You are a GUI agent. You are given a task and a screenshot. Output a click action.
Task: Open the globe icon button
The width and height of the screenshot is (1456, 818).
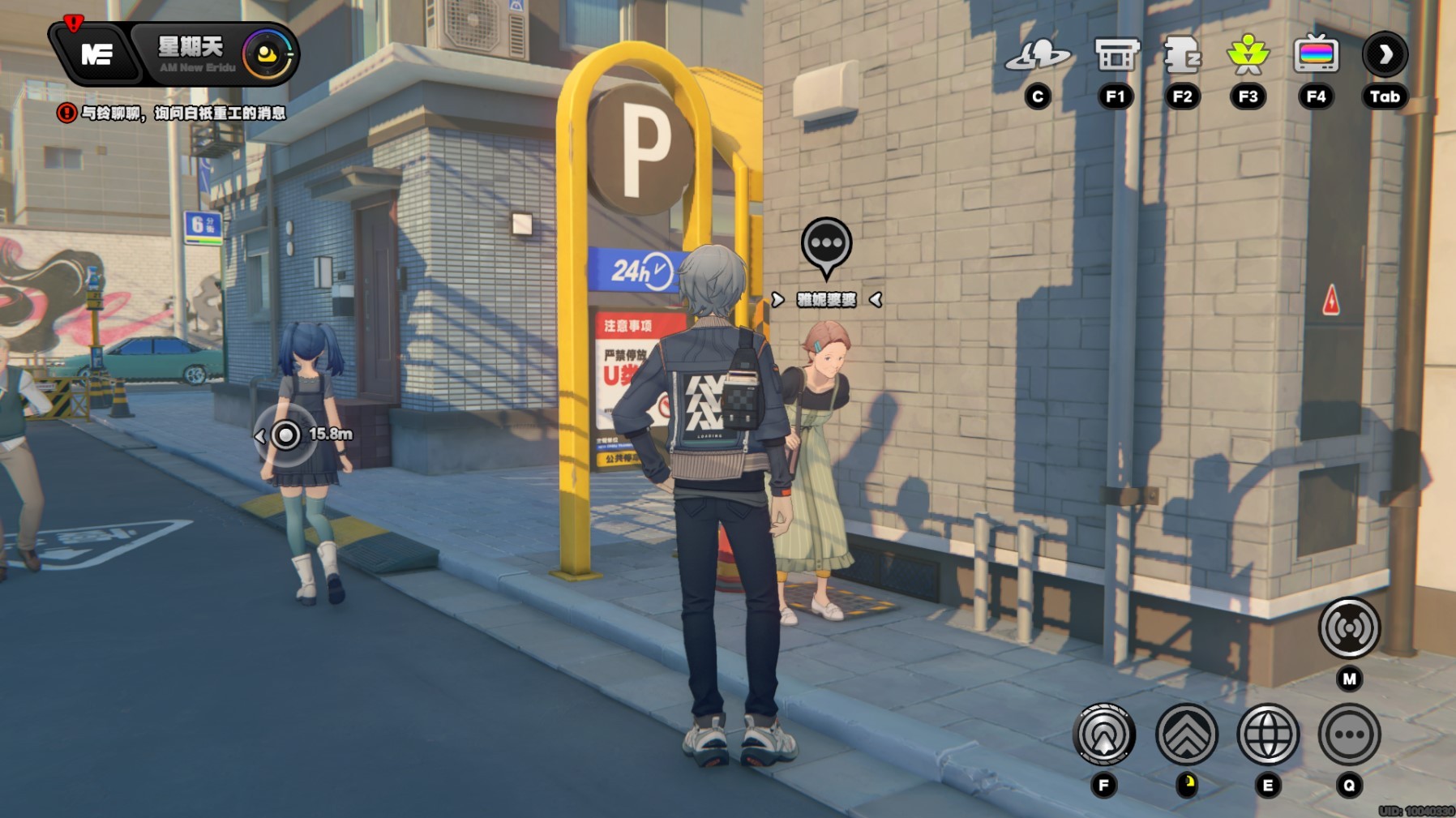tap(1268, 735)
